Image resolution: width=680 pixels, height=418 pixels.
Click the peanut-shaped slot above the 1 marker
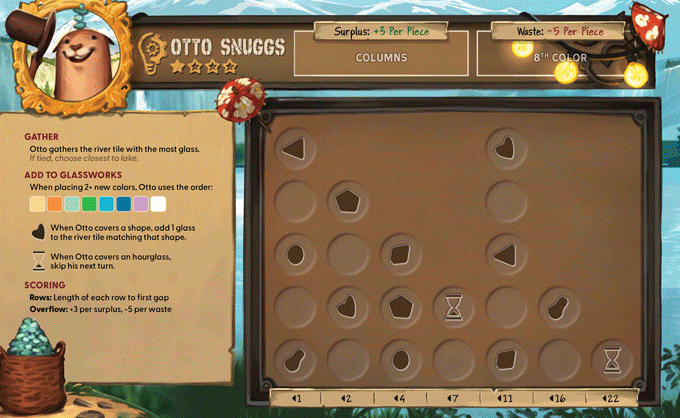(294, 358)
